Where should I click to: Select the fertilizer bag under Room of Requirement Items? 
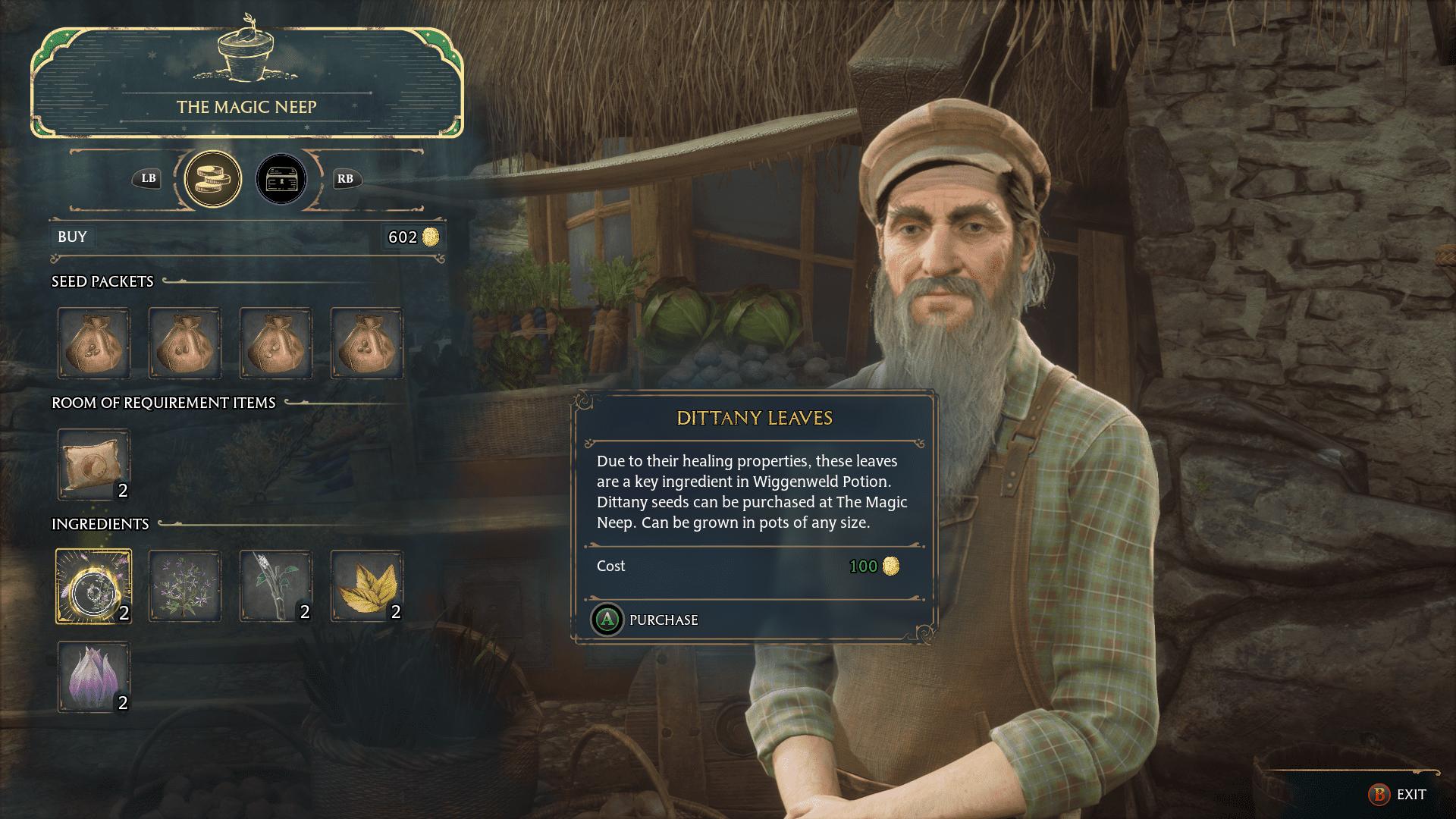coord(93,465)
